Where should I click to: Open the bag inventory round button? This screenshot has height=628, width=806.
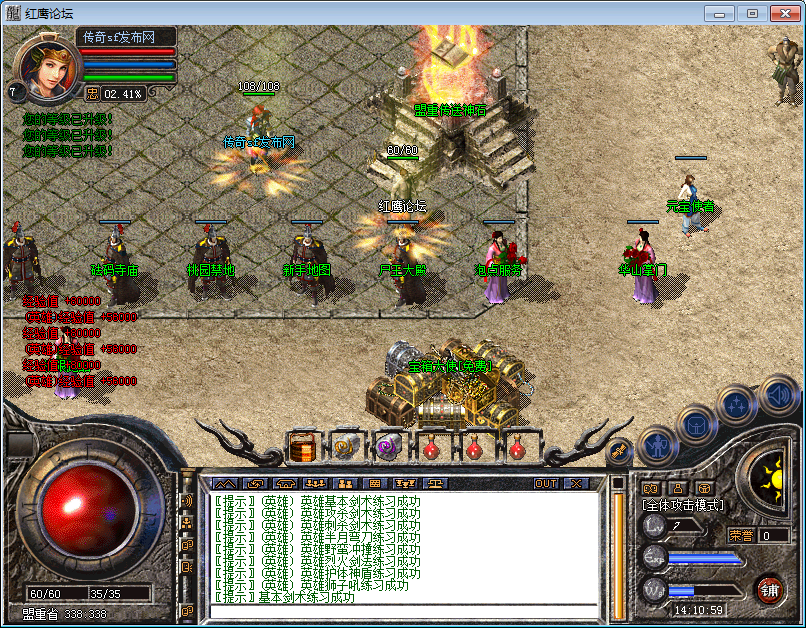(x=696, y=423)
